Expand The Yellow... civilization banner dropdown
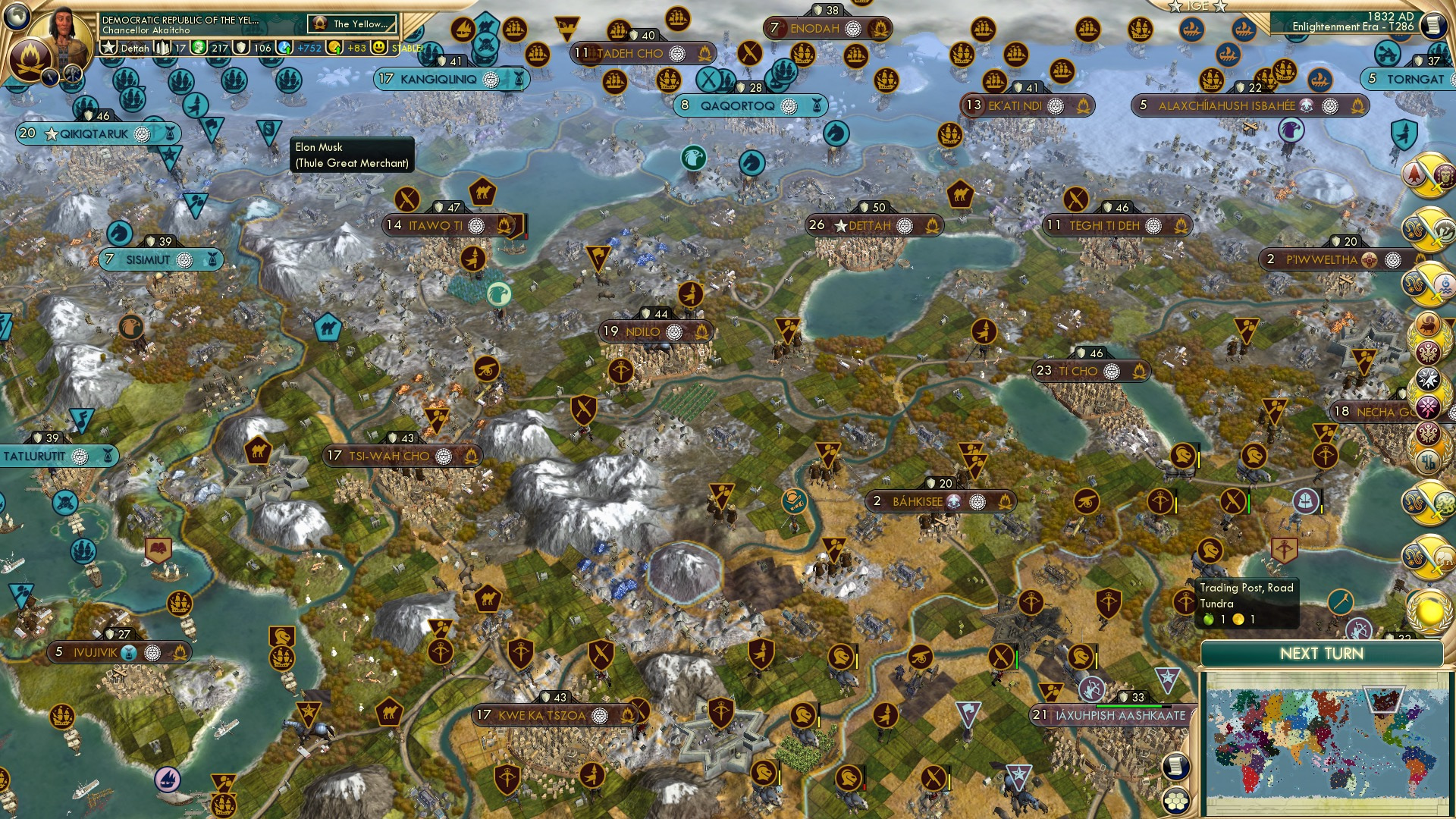 click(353, 24)
